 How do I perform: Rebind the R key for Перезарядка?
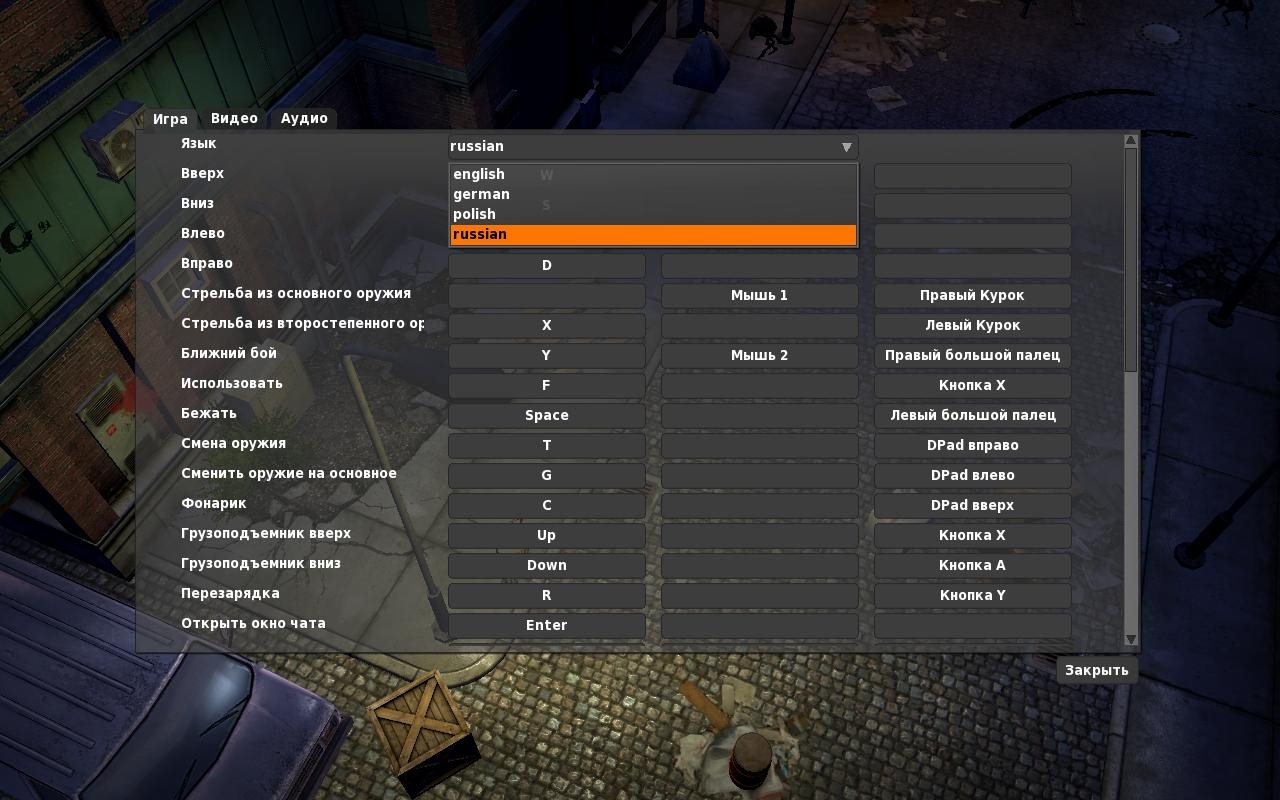point(546,595)
